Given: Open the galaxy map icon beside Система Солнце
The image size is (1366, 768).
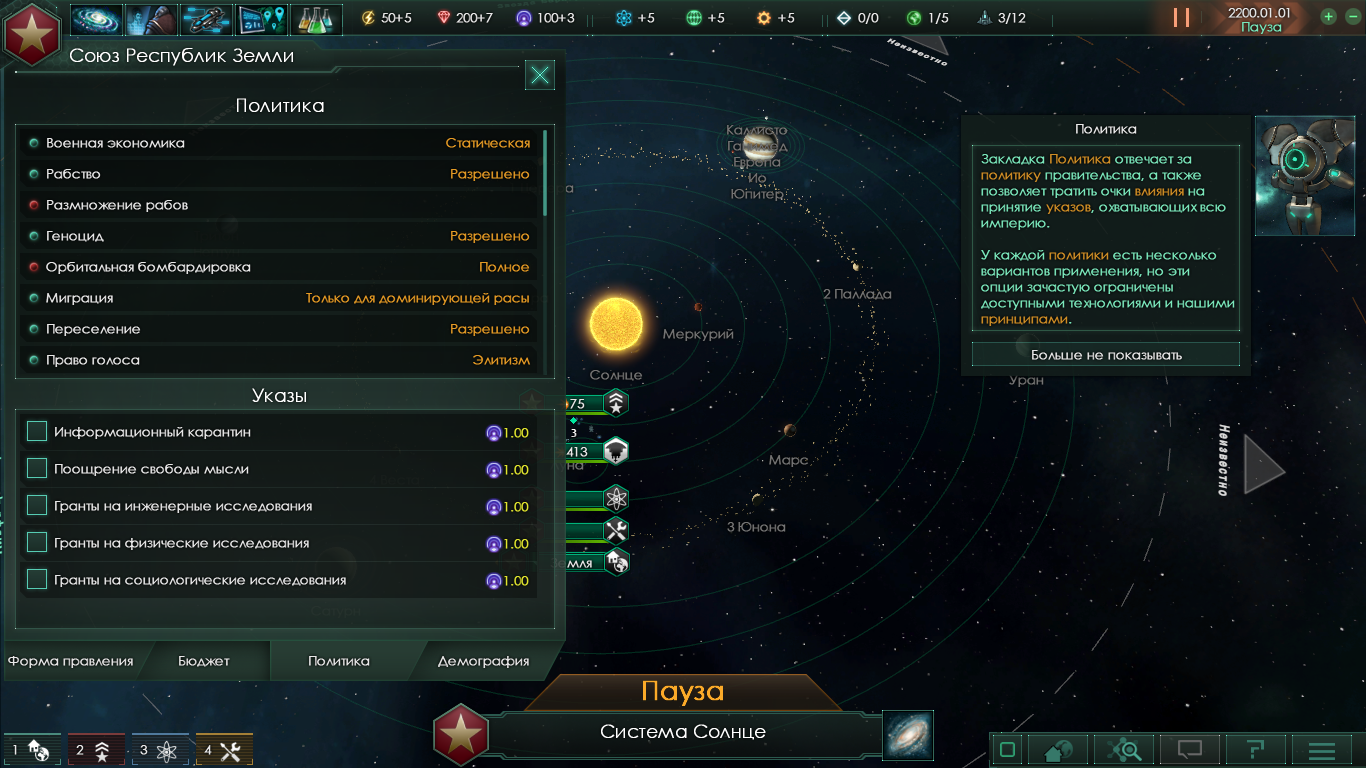Looking at the screenshot, I should point(908,735).
